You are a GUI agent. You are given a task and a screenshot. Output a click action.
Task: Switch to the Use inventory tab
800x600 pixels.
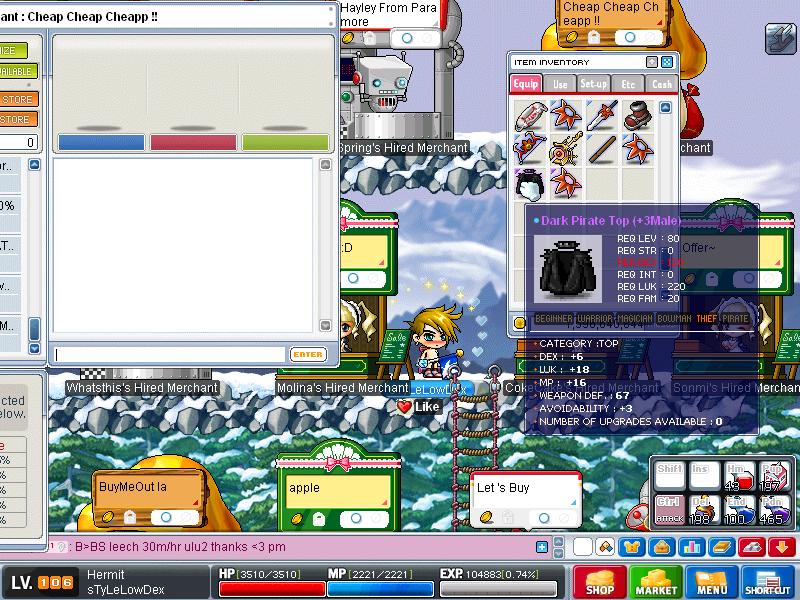560,85
